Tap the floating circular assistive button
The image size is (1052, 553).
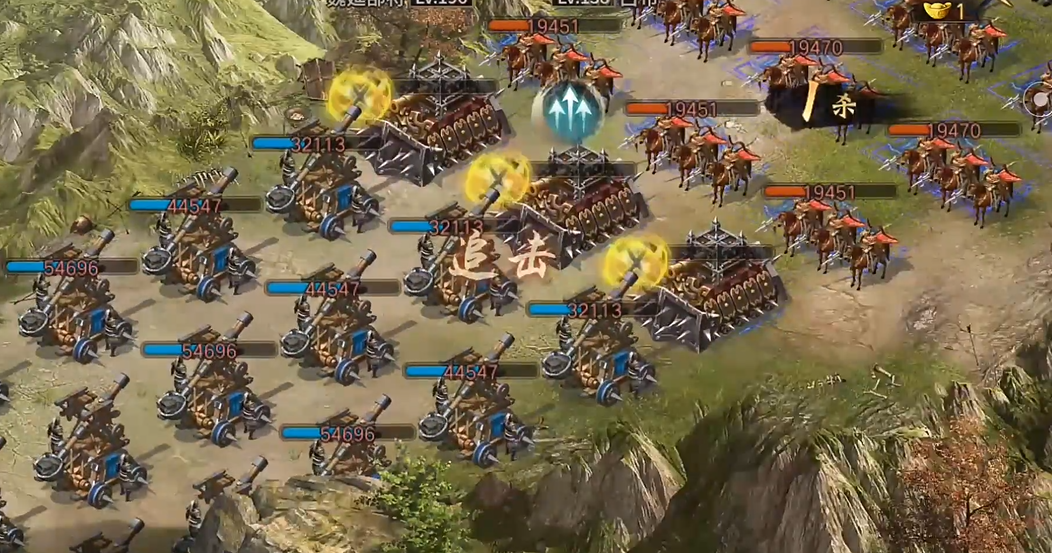pyautogui.click(x=1040, y=100)
